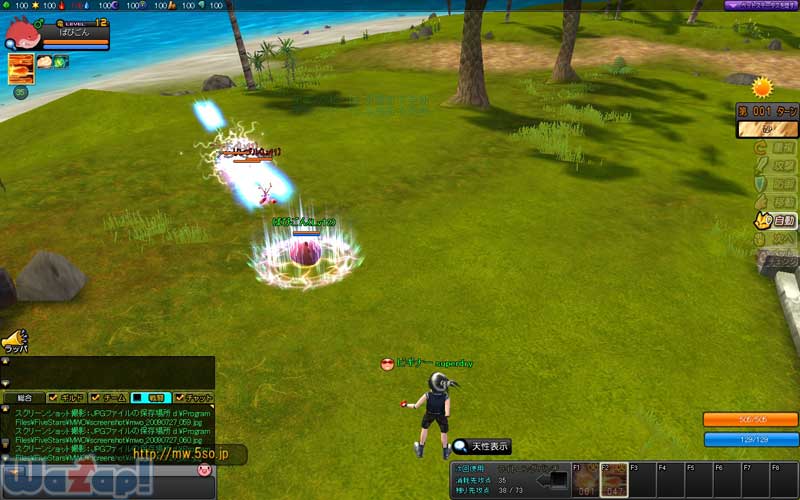800x500 pixels.
Task: Open the ラッパ megaphone
Action: 14,342
